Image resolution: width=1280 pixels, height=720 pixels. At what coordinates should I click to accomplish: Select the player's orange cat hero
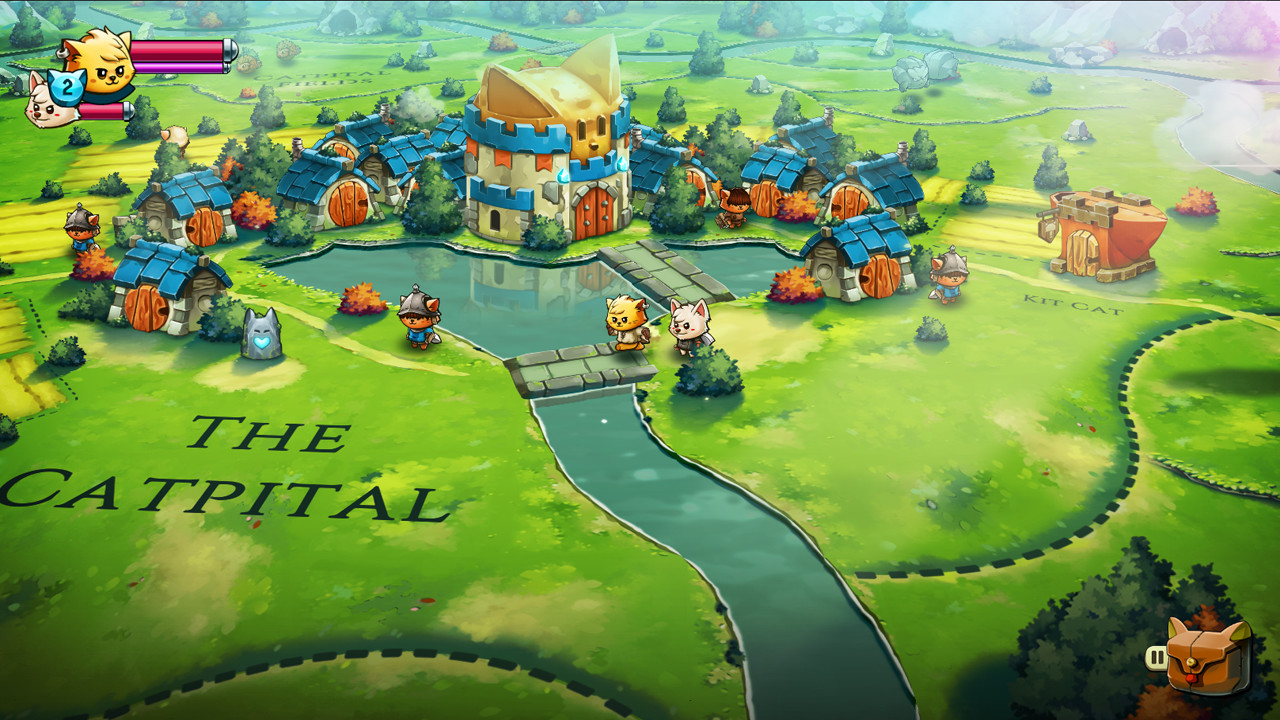tap(625, 320)
